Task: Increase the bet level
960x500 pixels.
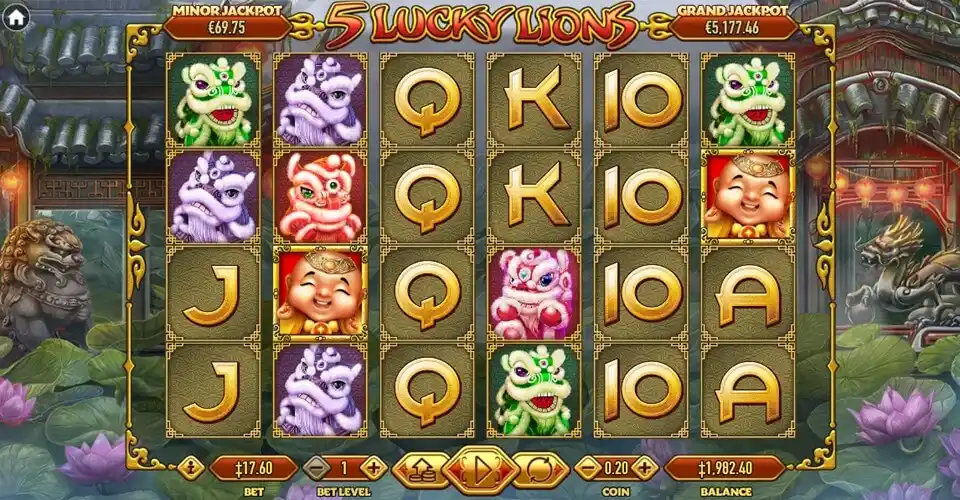Action: (374, 467)
